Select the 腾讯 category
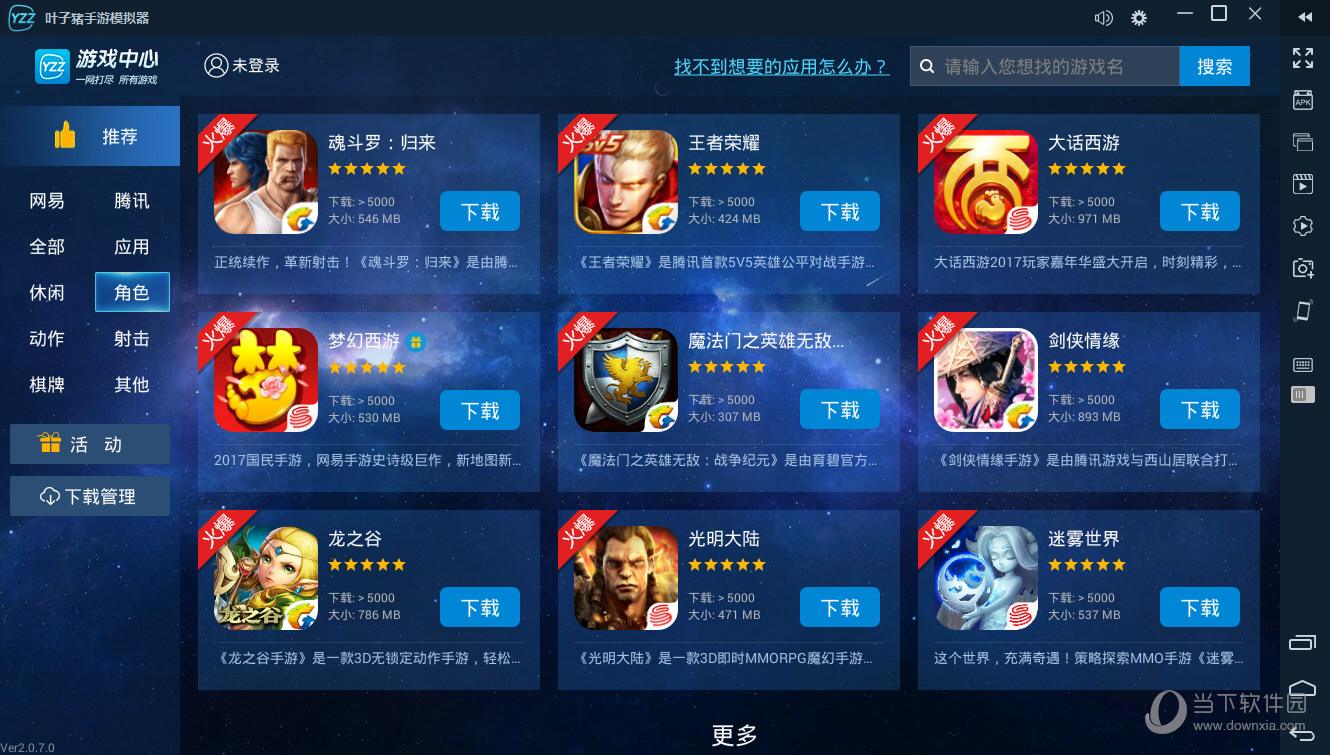 pos(132,201)
